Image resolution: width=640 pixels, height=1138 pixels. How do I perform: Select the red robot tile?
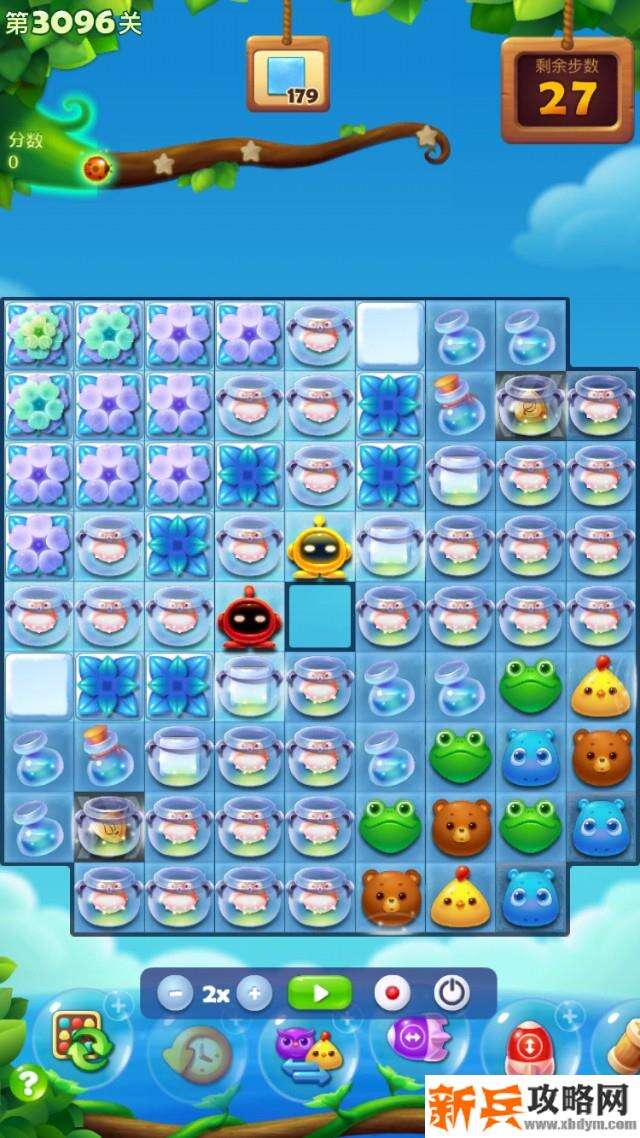pos(247,619)
